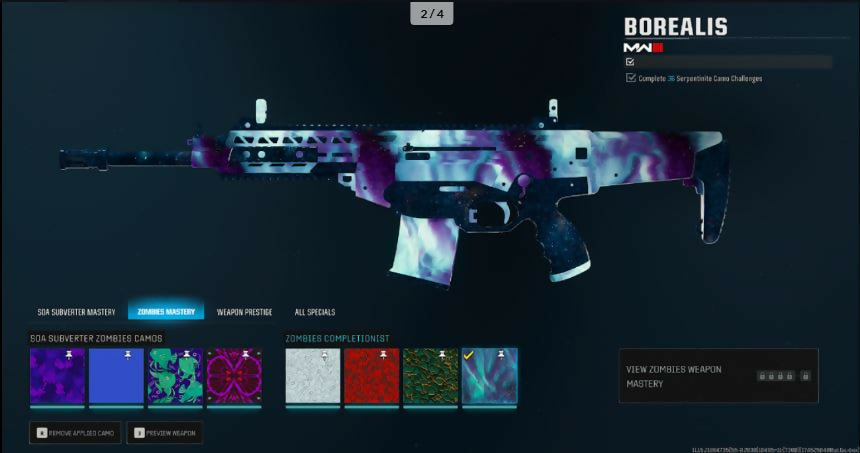860x453 pixels.
Task: Open the Weapon Prestige tab
Action: (244, 312)
